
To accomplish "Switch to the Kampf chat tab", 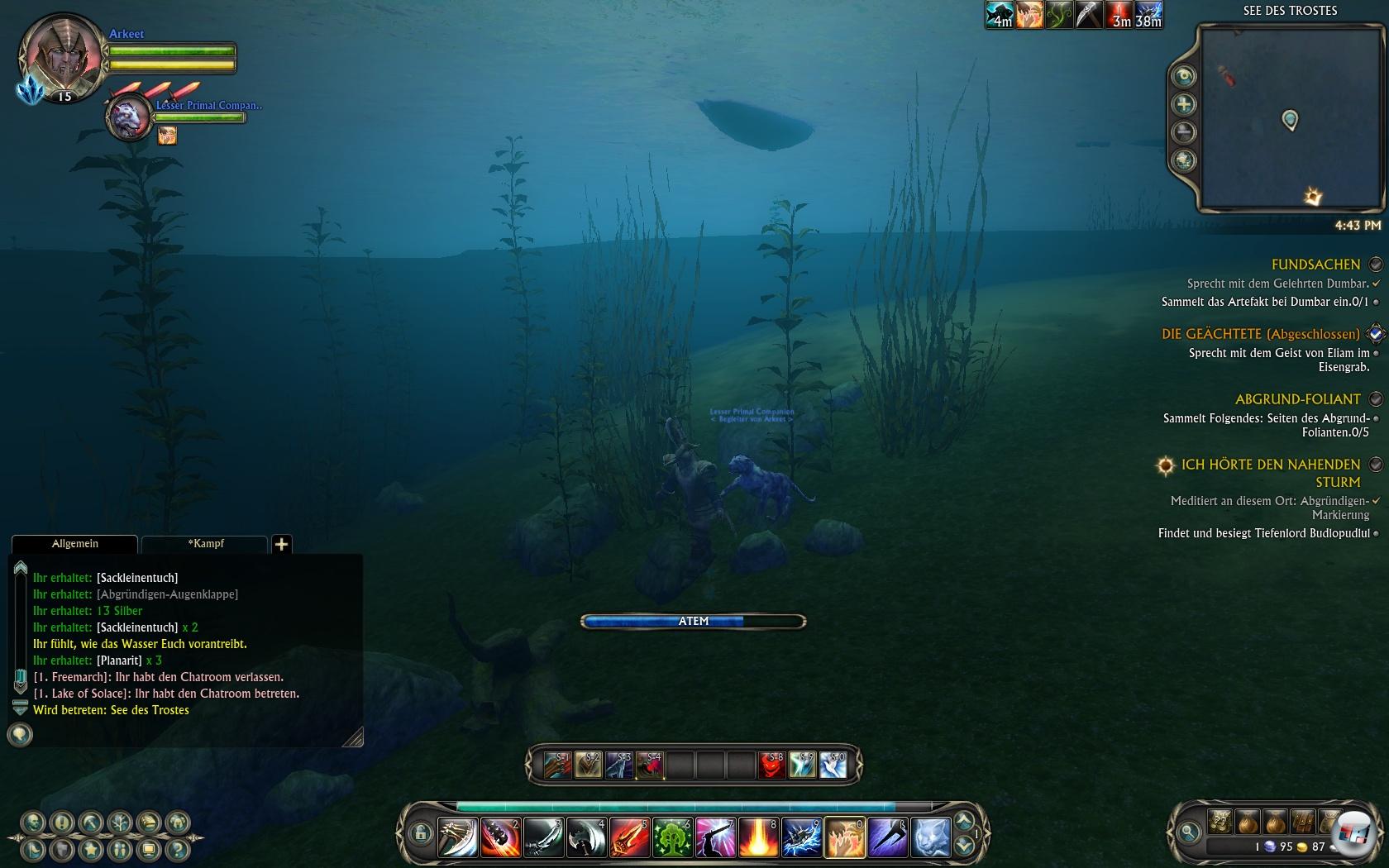I will [205, 544].
